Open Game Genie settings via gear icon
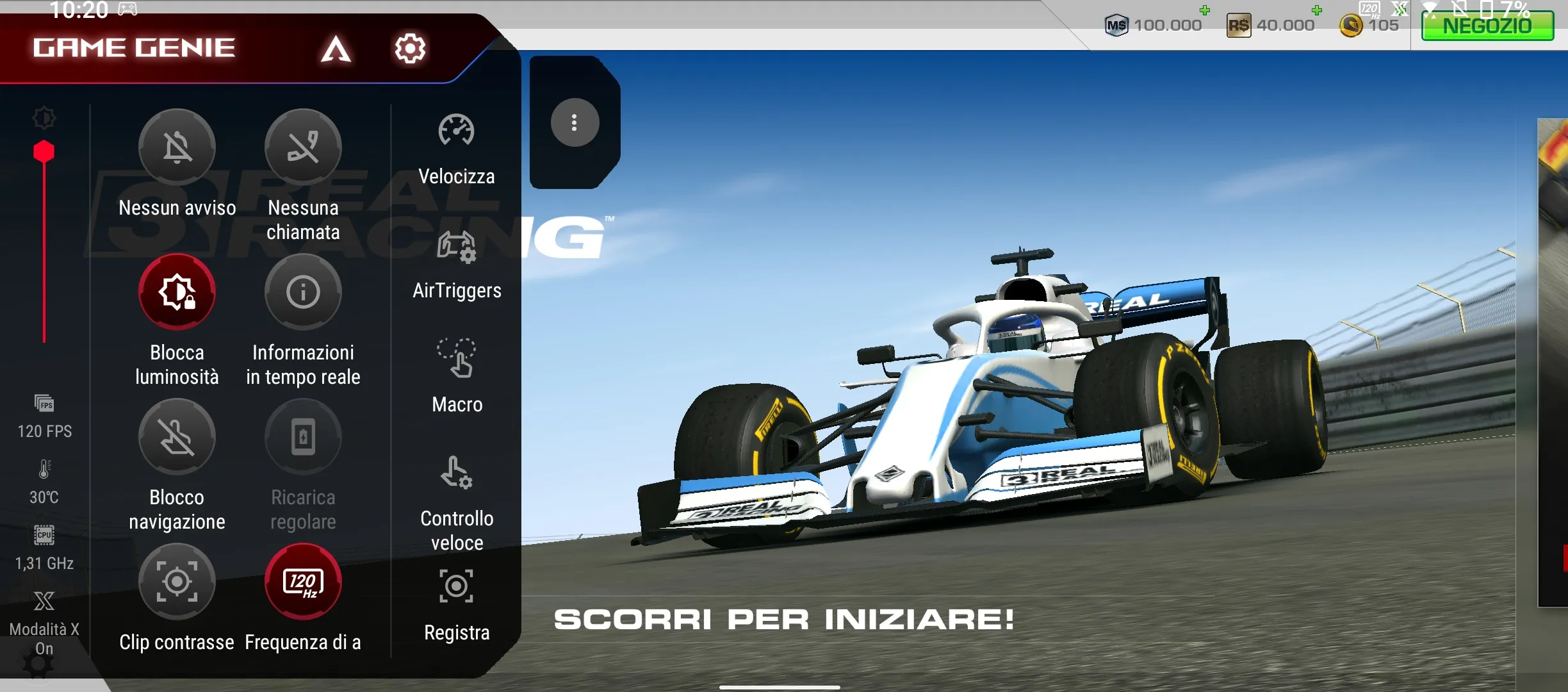The image size is (1568, 692). click(411, 48)
